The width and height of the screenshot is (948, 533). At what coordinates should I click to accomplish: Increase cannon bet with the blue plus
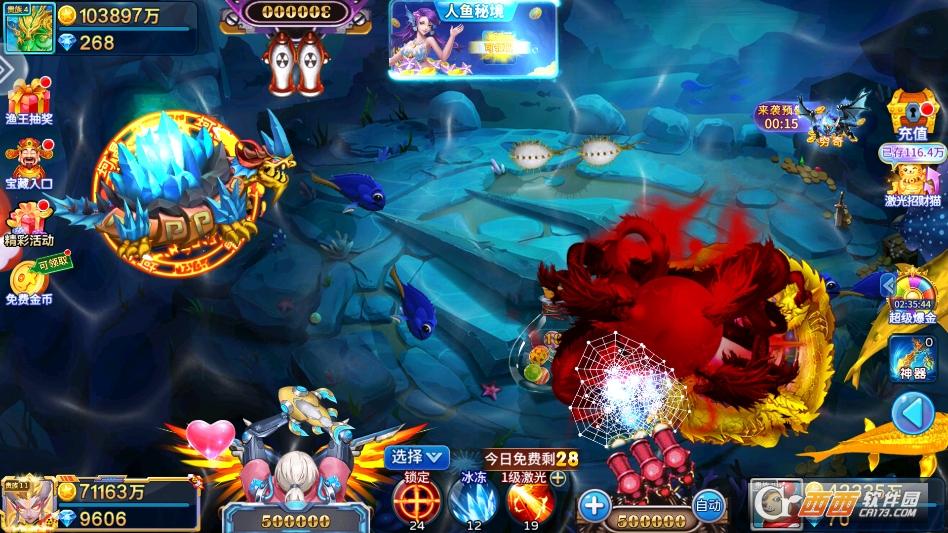[x=594, y=505]
